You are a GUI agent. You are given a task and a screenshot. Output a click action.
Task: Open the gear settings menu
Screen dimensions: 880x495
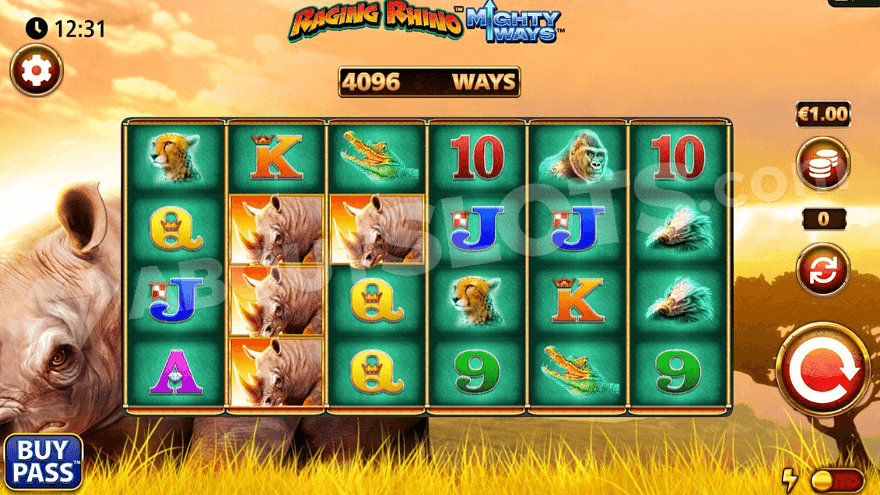tap(36, 71)
